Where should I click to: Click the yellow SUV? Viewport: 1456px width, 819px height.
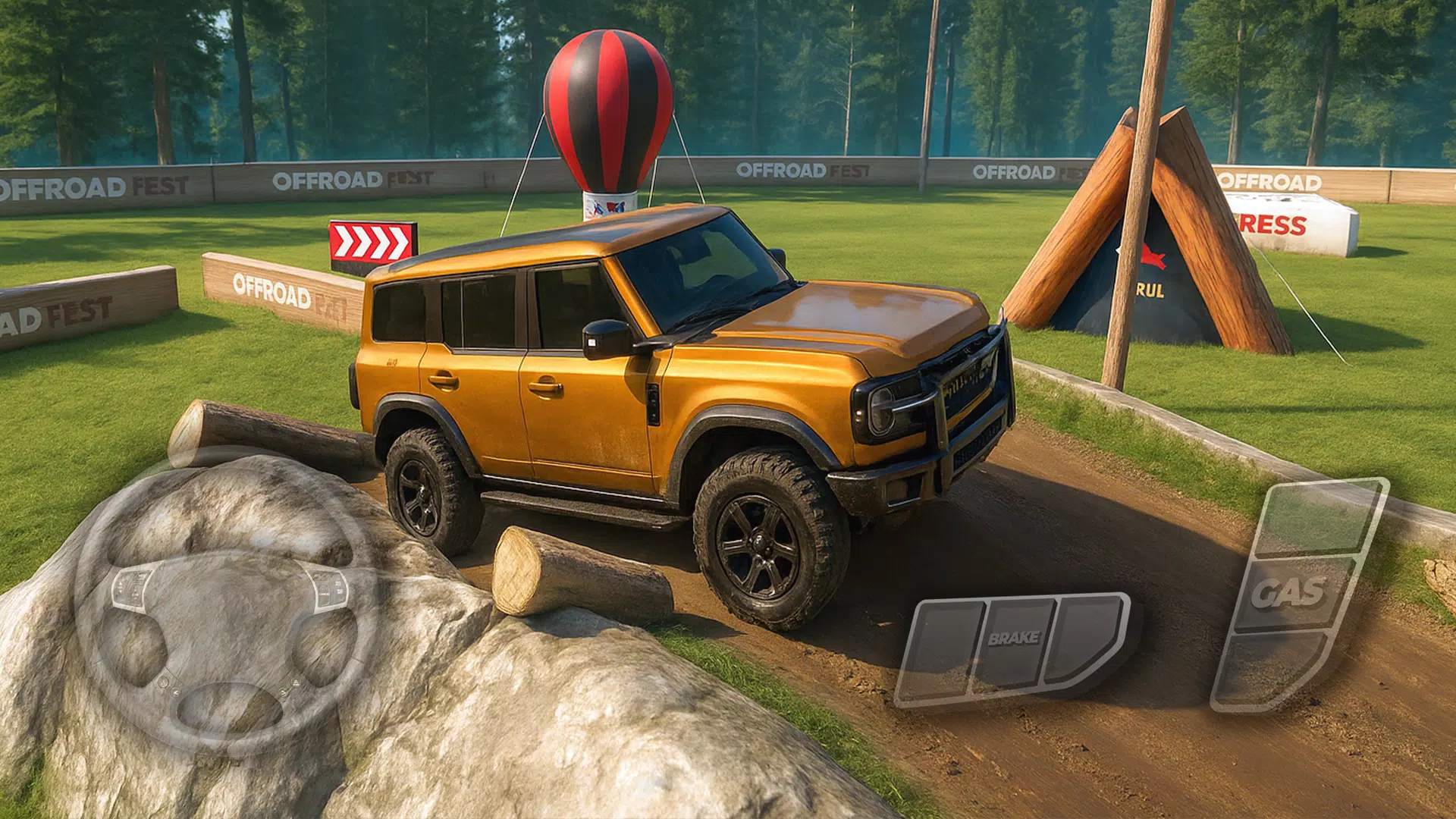click(x=682, y=379)
